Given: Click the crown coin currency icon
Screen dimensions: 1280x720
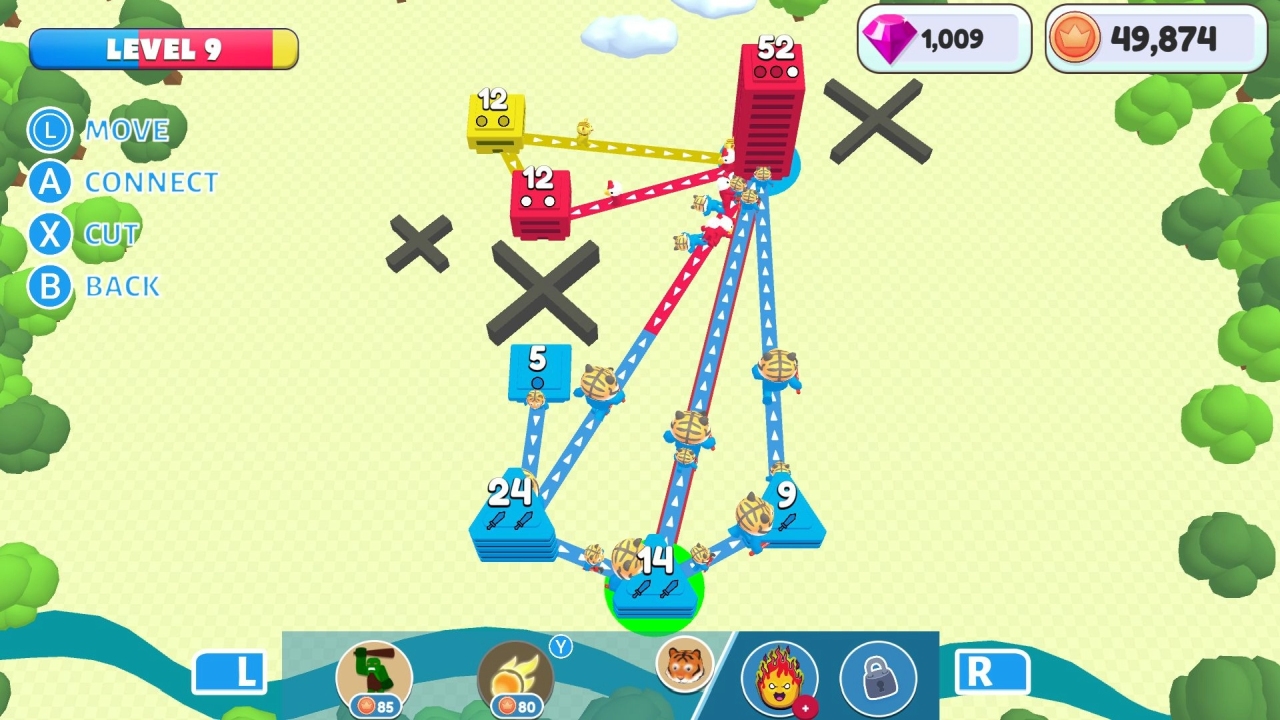Looking at the screenshot, I should [1075, 38].
